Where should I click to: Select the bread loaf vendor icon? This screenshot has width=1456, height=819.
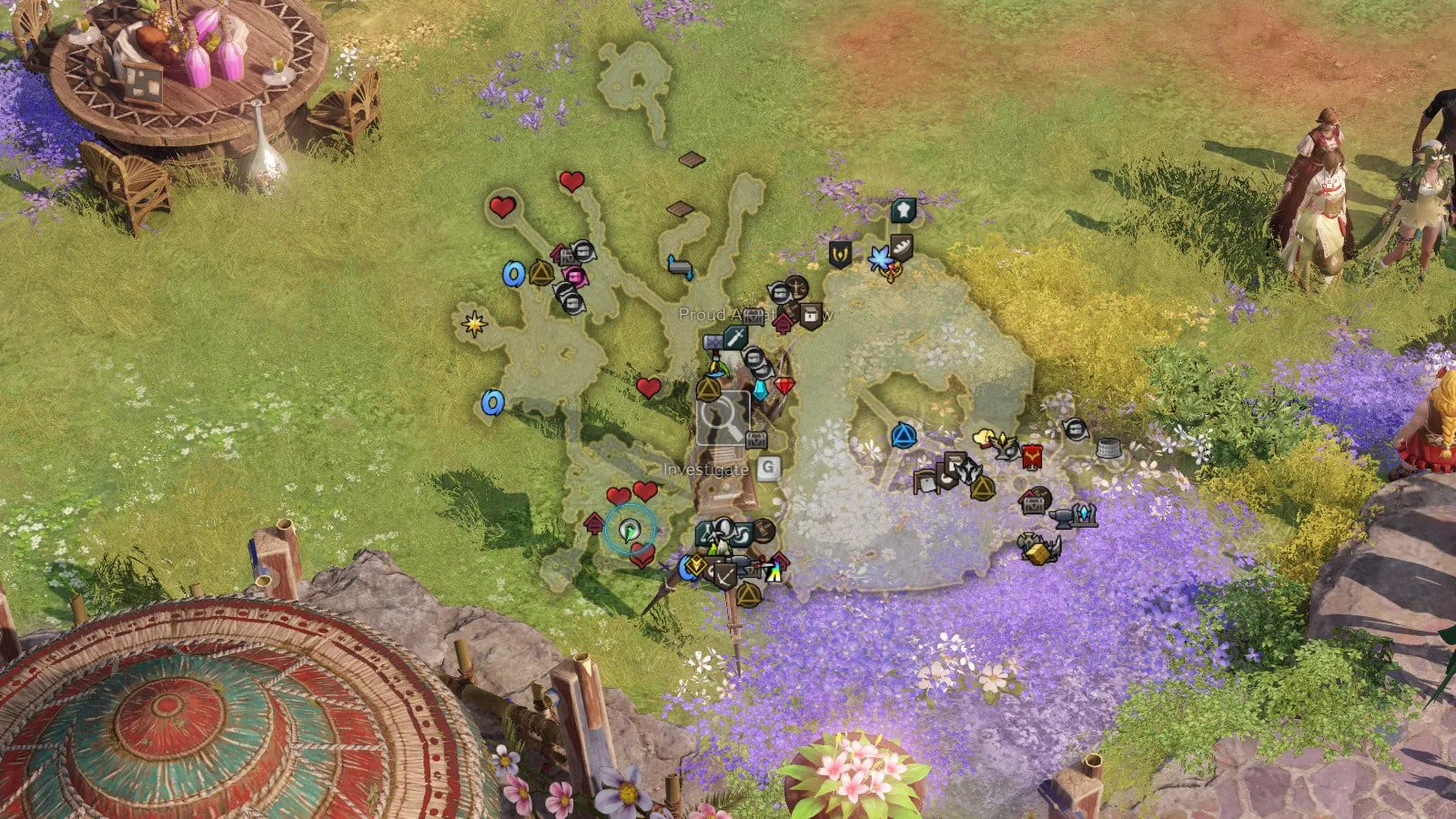(x=901, y=244)
